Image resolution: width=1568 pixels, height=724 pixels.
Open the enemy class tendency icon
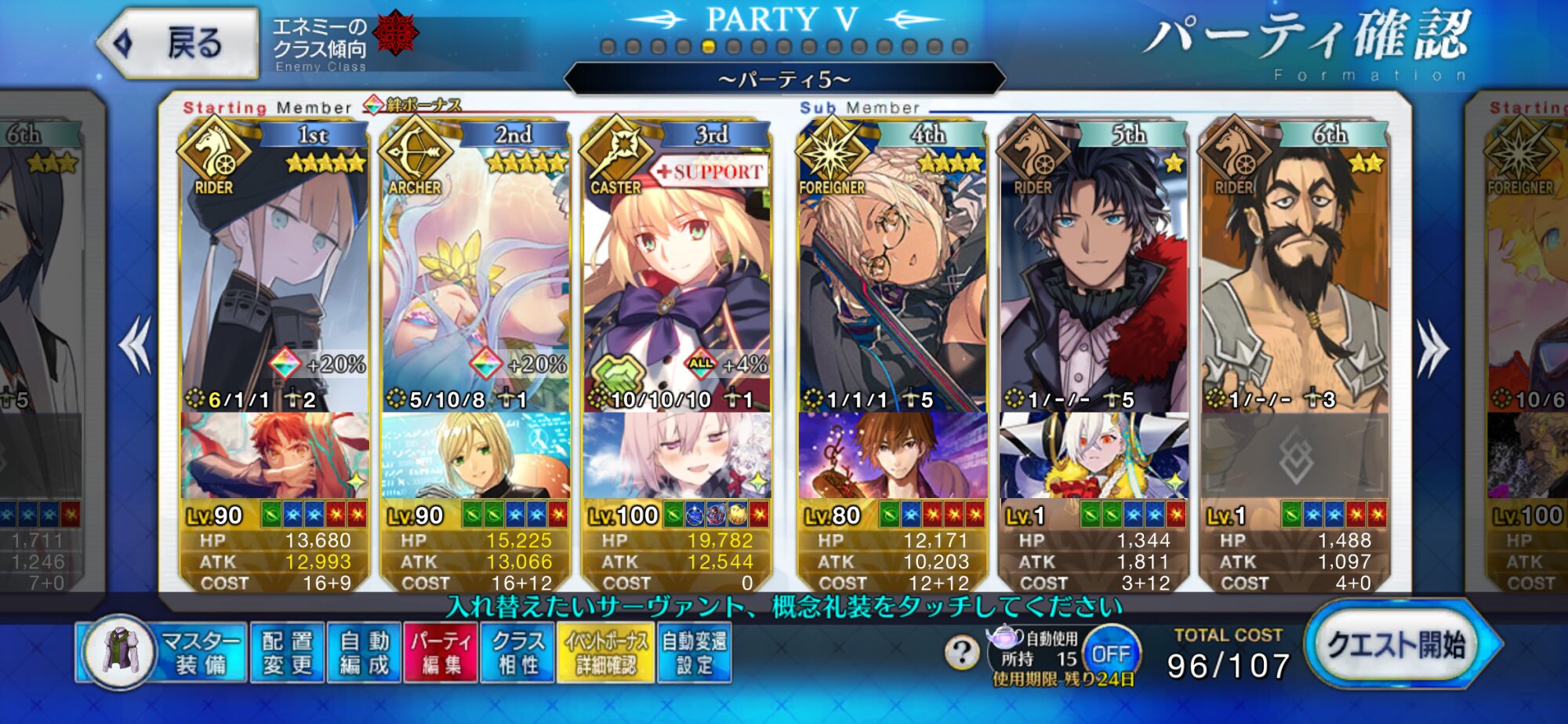[x=395, y=35]
